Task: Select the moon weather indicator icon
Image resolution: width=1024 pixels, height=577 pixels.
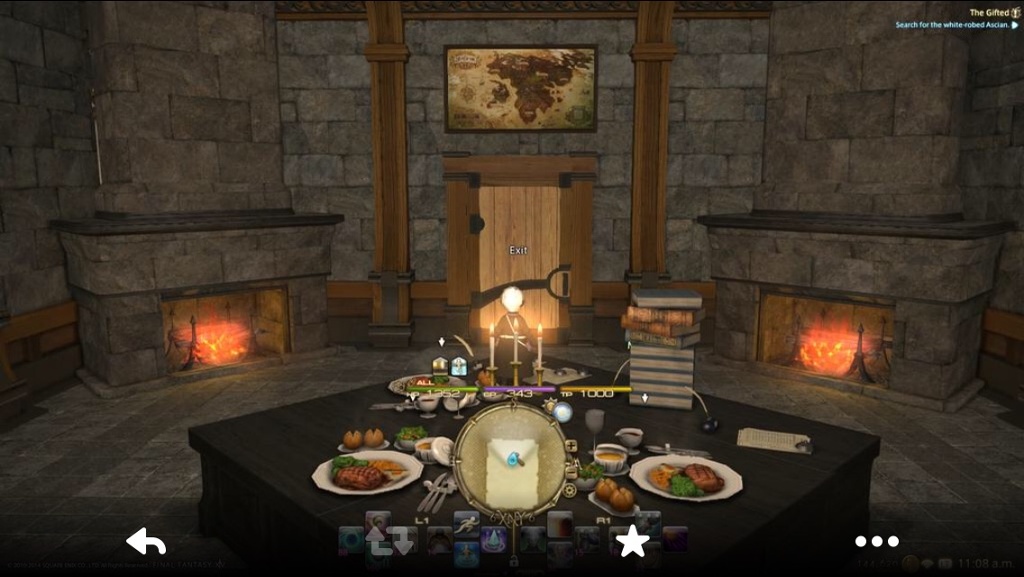Action: tap(561, 410)
